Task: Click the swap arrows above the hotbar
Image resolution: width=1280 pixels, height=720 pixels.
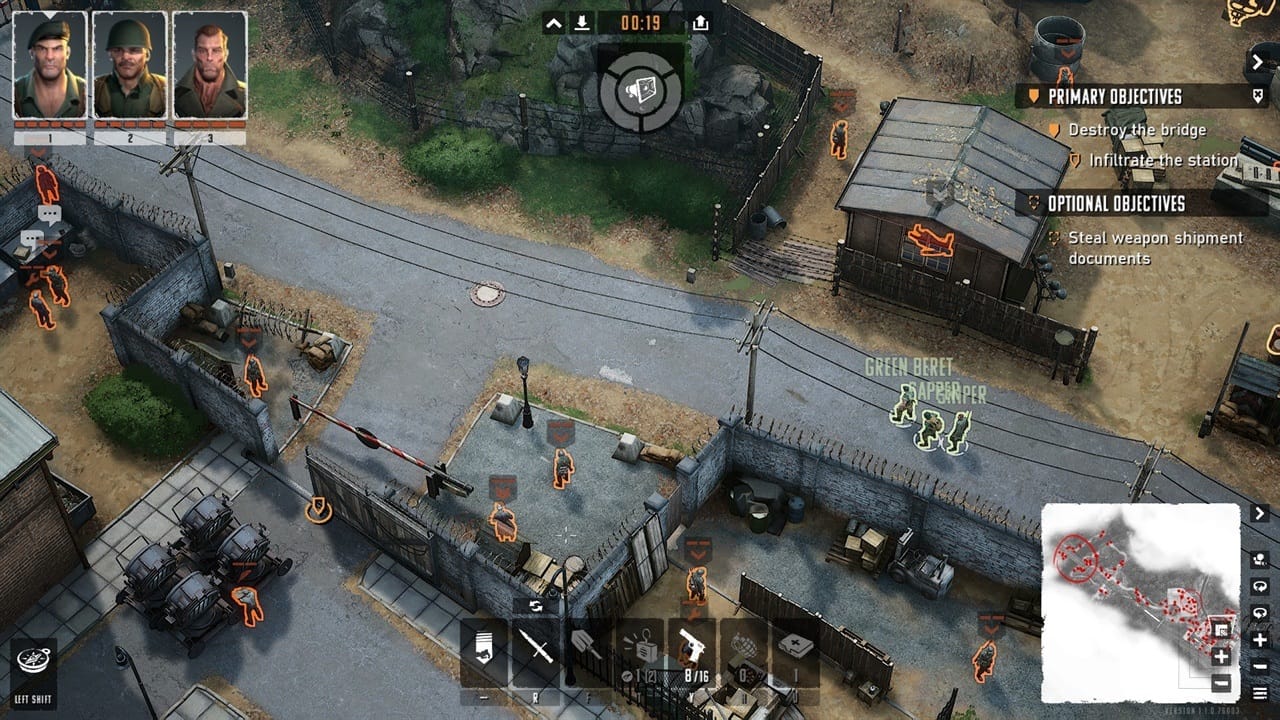Action: tap(536, 606)
